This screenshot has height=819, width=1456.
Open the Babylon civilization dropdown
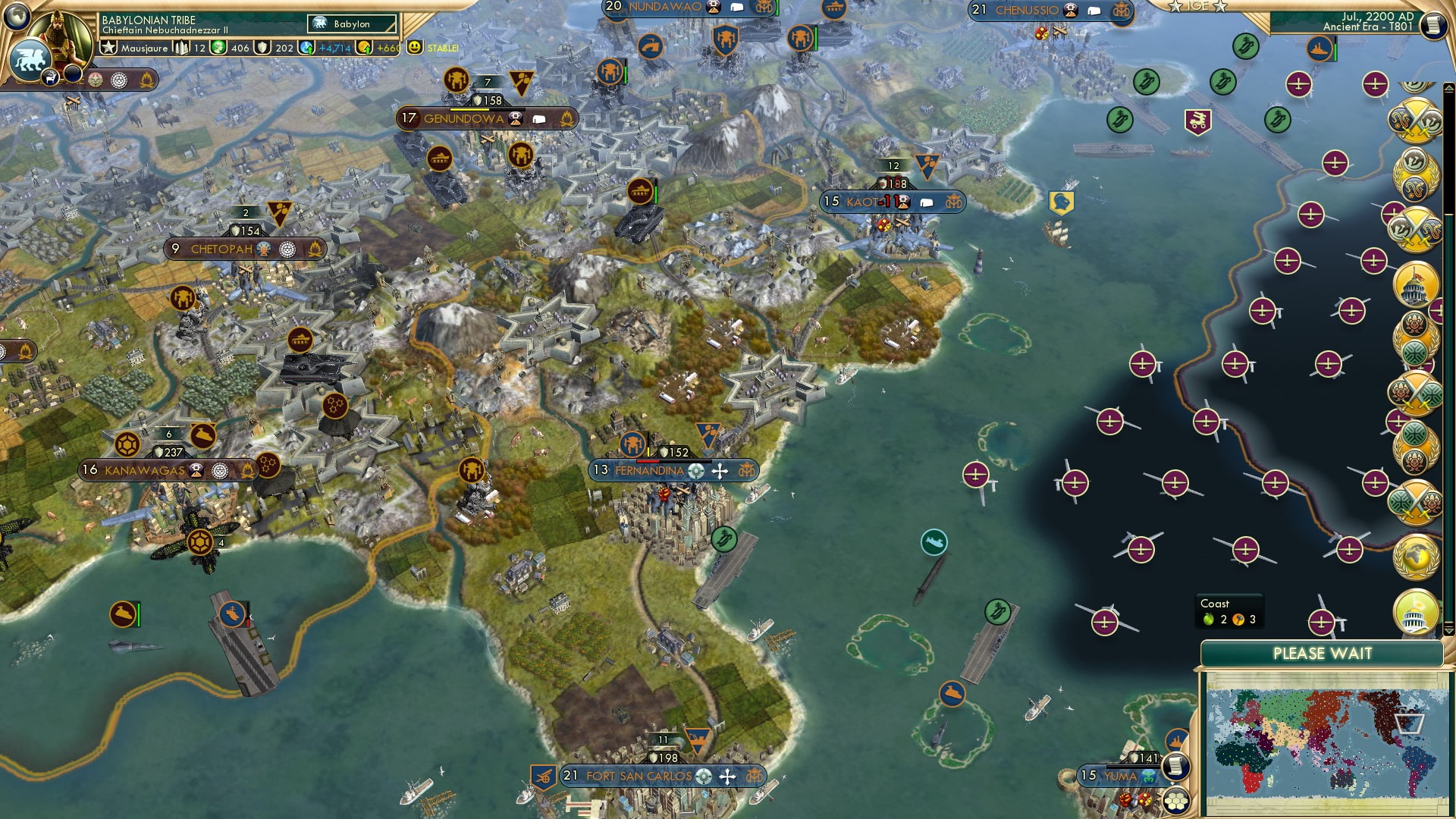point(351,24)
